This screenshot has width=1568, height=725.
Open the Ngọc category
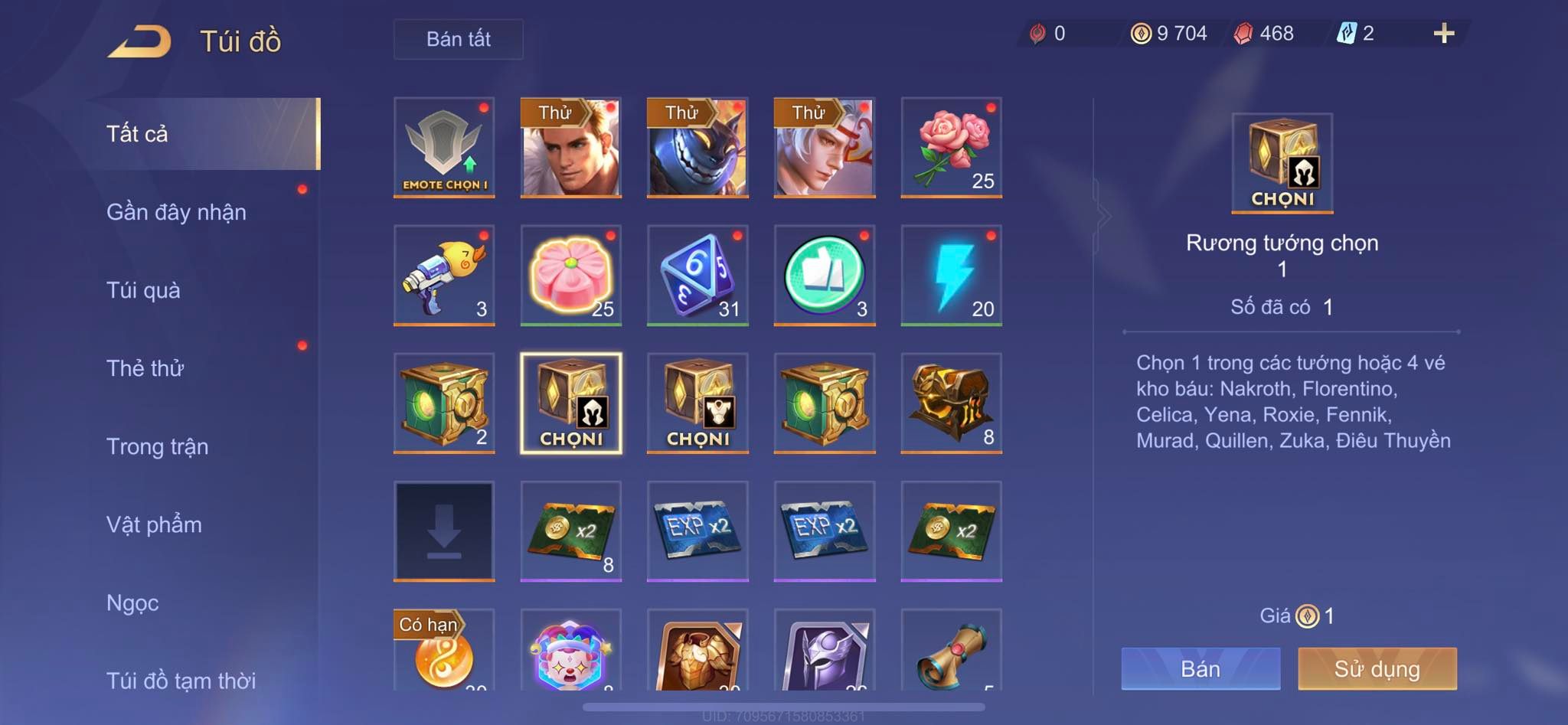(132, 603)
